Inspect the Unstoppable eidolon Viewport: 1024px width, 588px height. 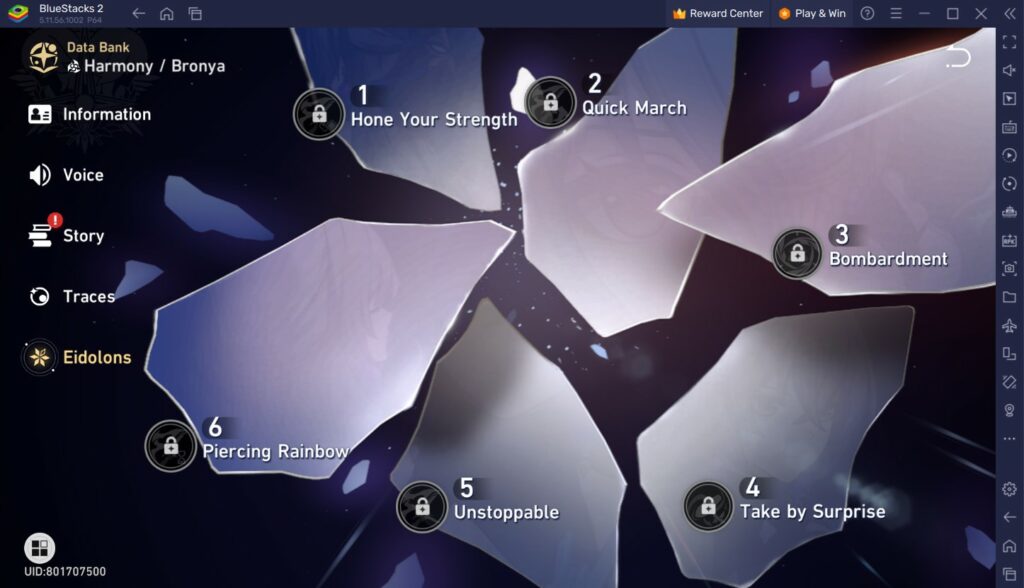[x=422, y=507]
